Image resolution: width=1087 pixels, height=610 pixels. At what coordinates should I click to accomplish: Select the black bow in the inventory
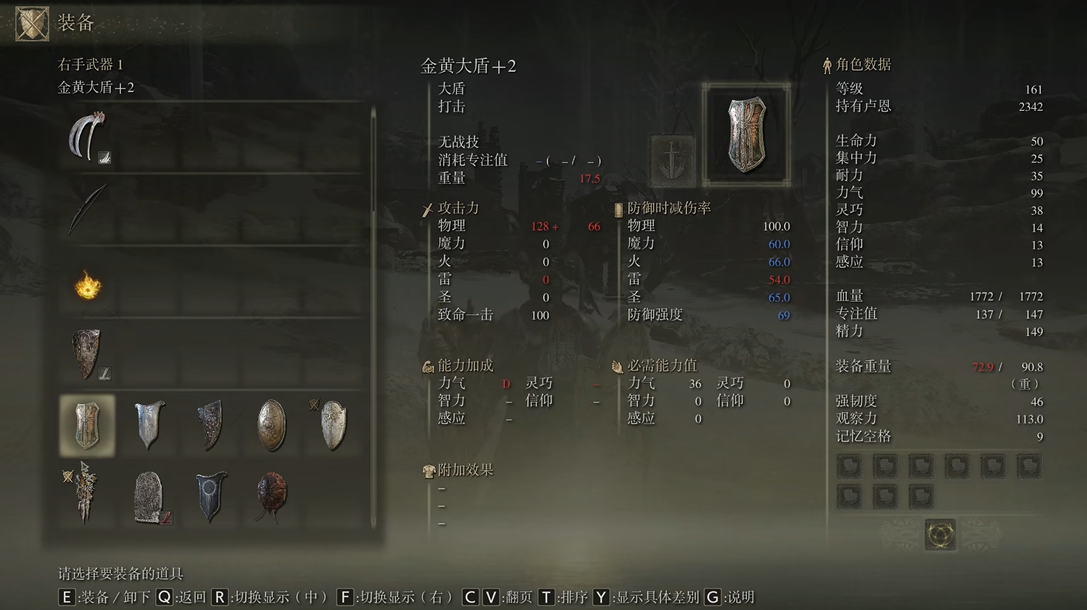click(88, 209)
